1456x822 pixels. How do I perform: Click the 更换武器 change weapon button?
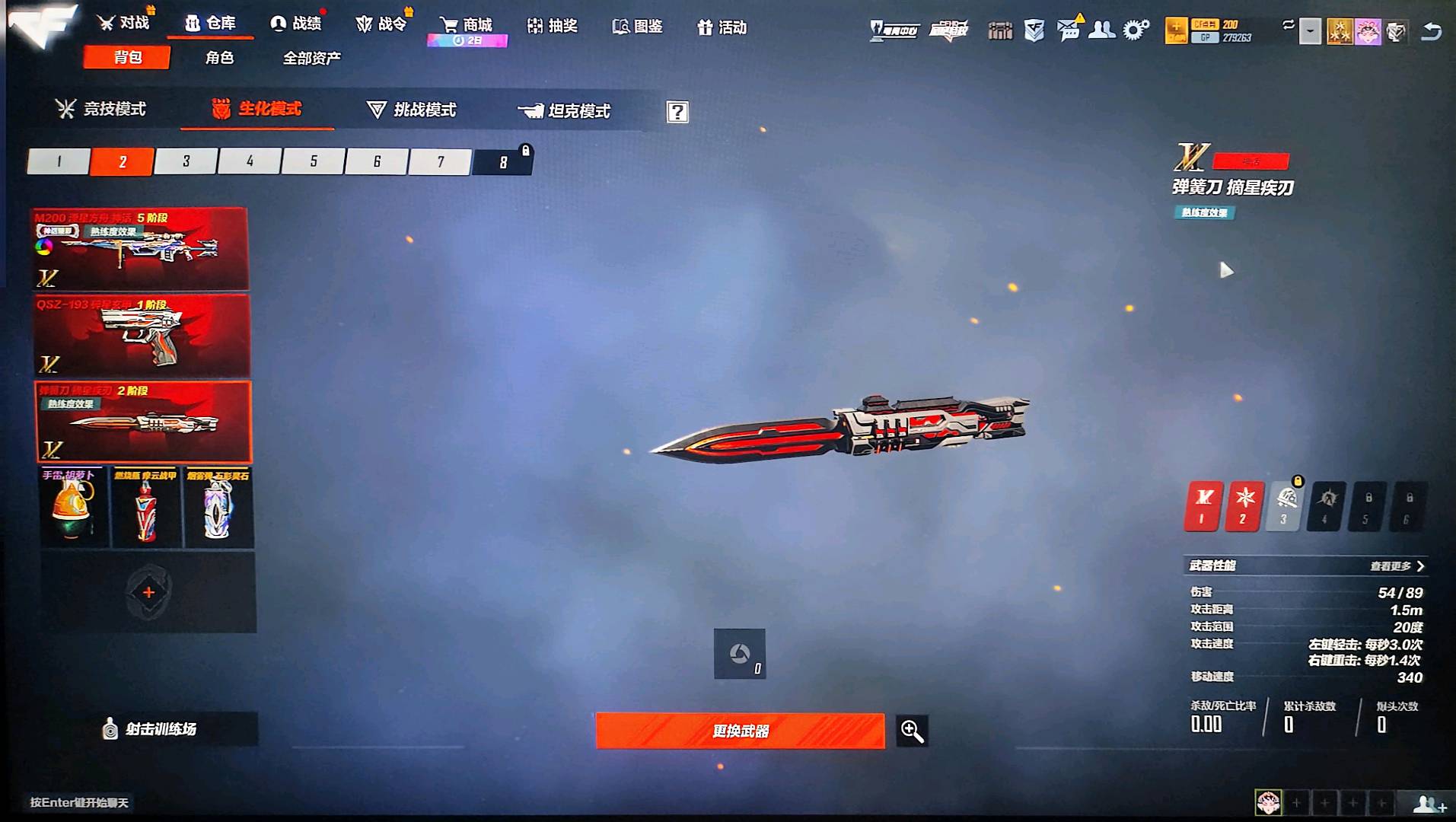tap(740, 731)
